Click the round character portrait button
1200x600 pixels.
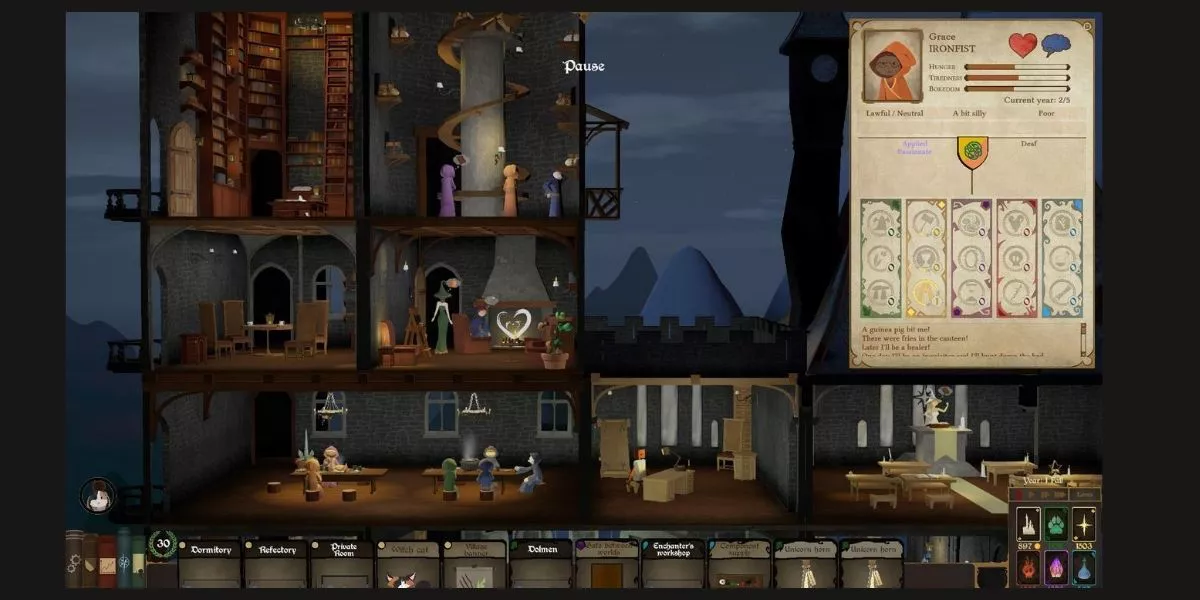click(97, 497)
